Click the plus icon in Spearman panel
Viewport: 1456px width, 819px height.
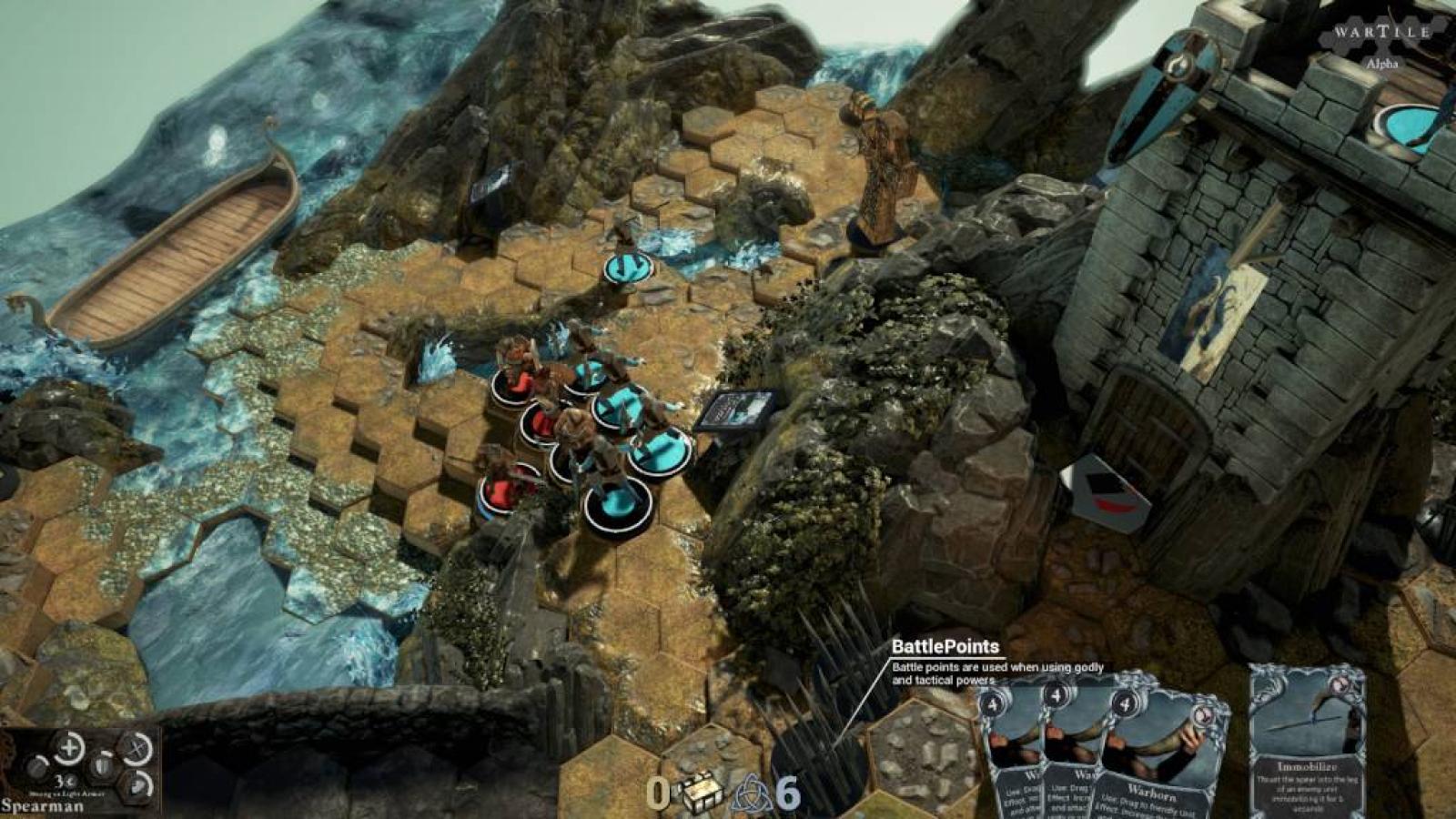[68, 748]
